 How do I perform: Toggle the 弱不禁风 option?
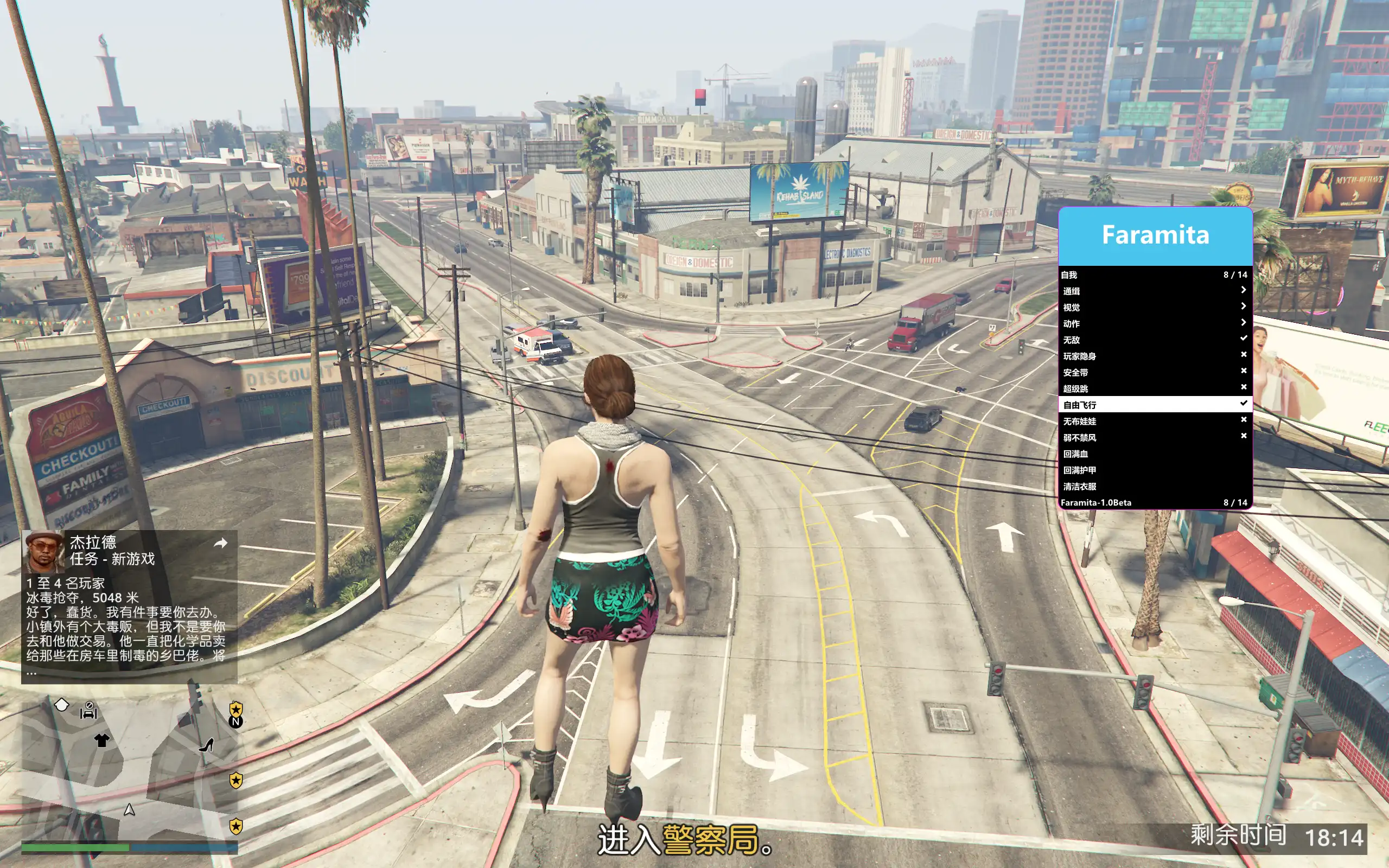1154,437
